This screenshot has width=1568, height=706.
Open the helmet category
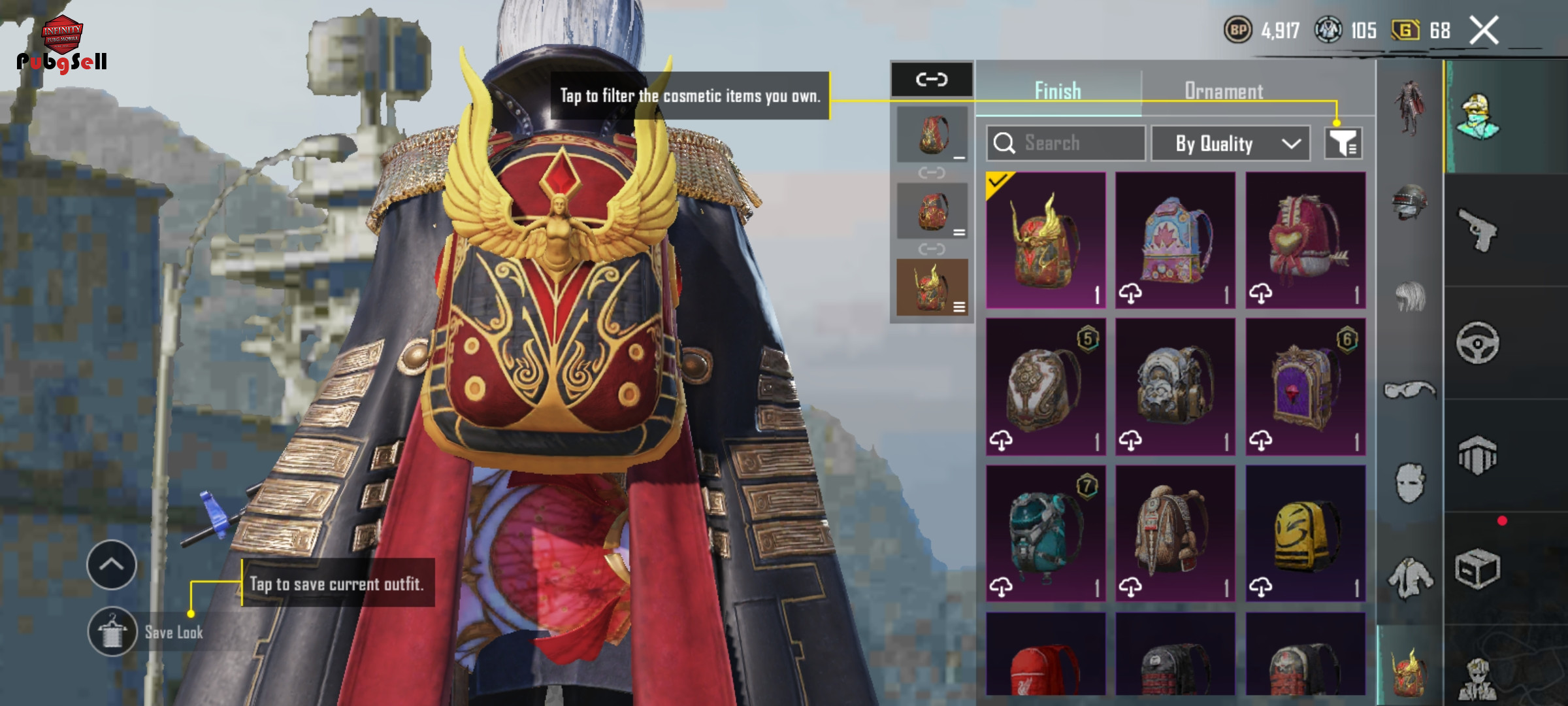tap(1409, 202)
